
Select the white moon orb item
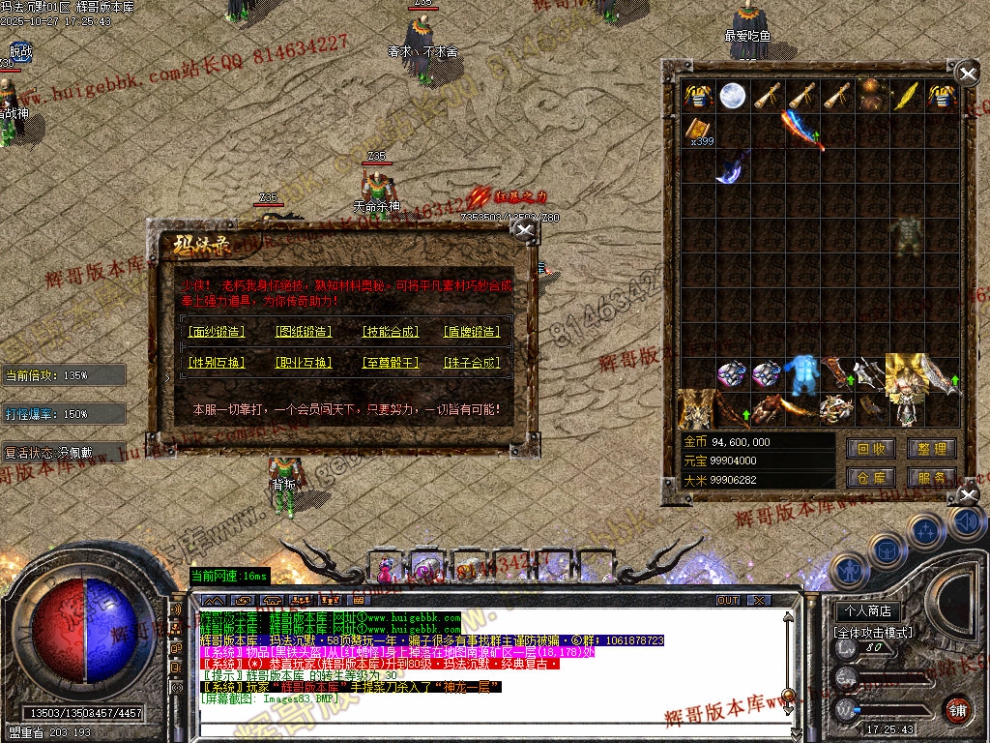pos(733,95)
